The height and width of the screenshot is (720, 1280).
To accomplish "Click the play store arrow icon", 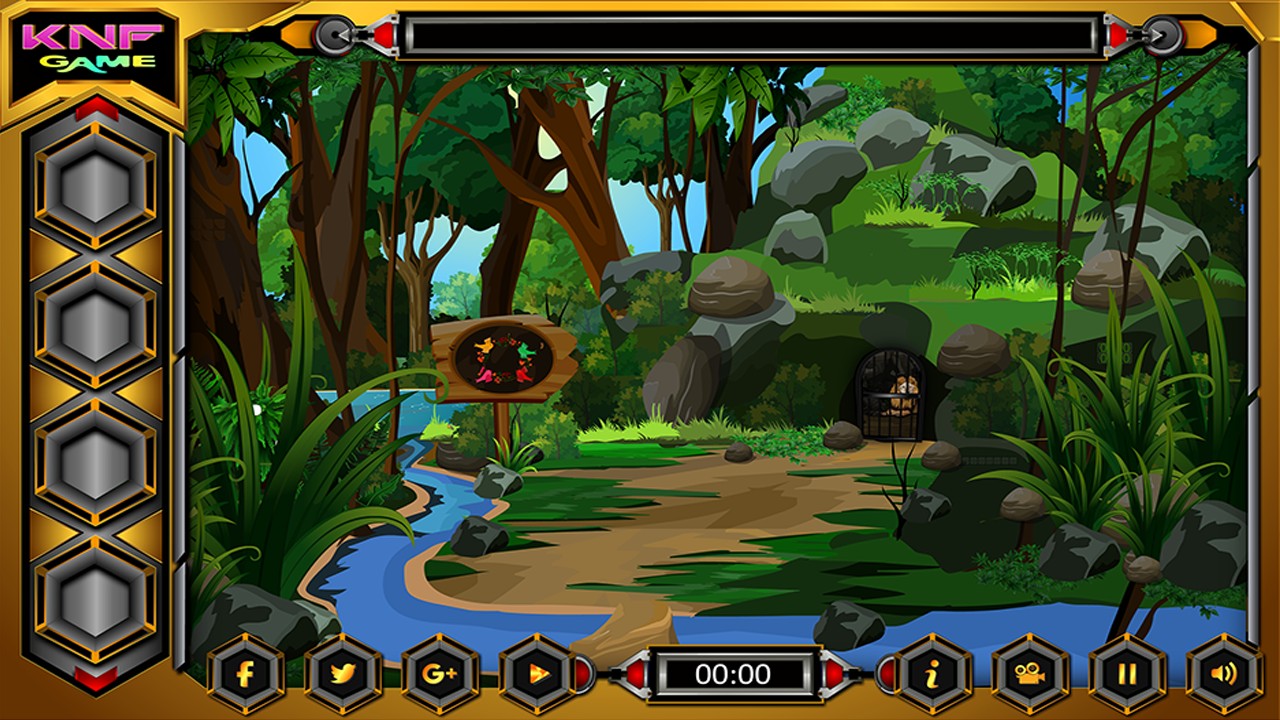I will (x=537, y=673).
